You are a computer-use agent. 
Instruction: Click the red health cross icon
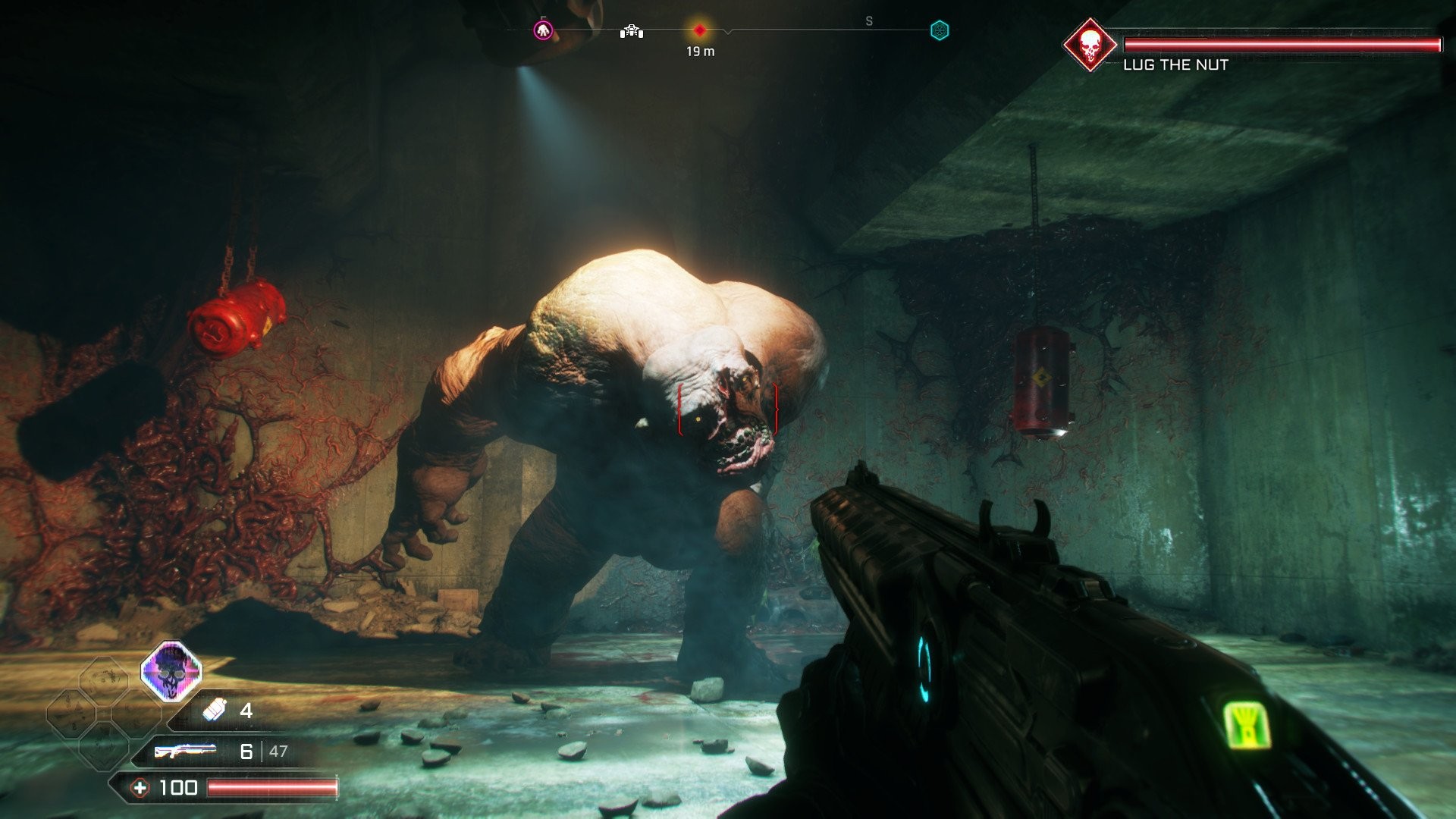click(x=140, y=788)
